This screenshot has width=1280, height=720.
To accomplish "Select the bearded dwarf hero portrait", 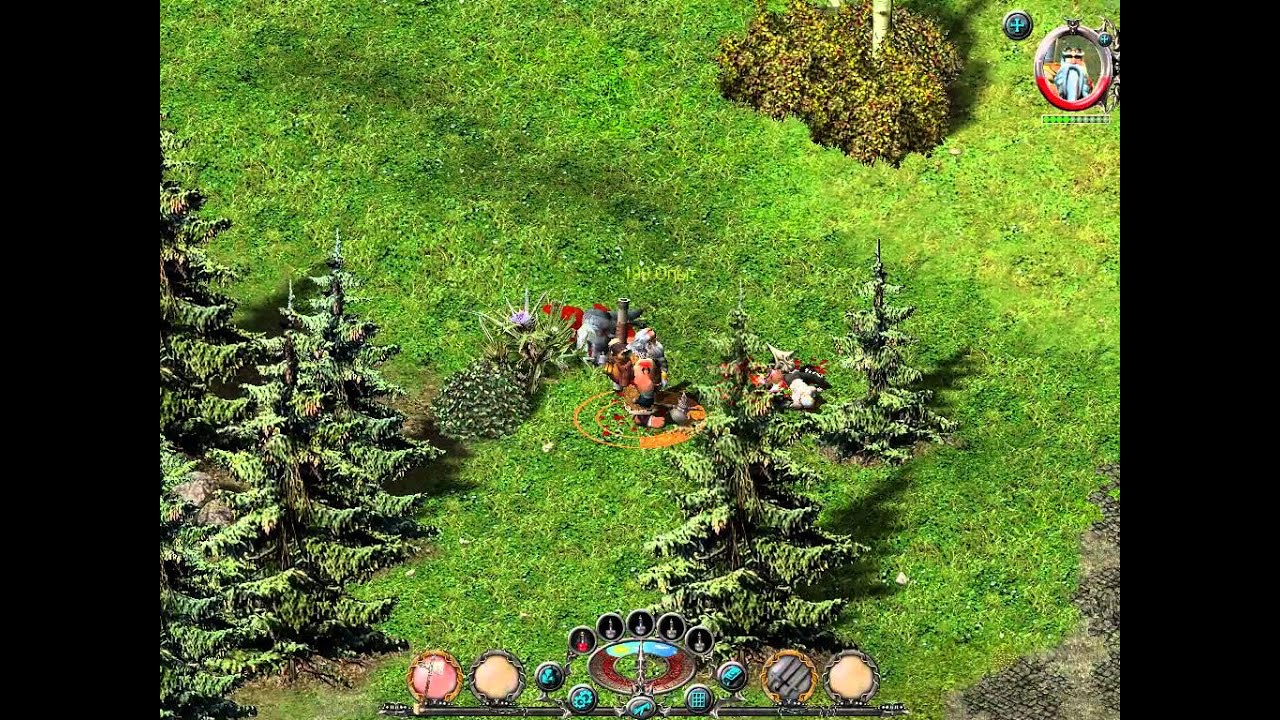I will point(1073,68).
